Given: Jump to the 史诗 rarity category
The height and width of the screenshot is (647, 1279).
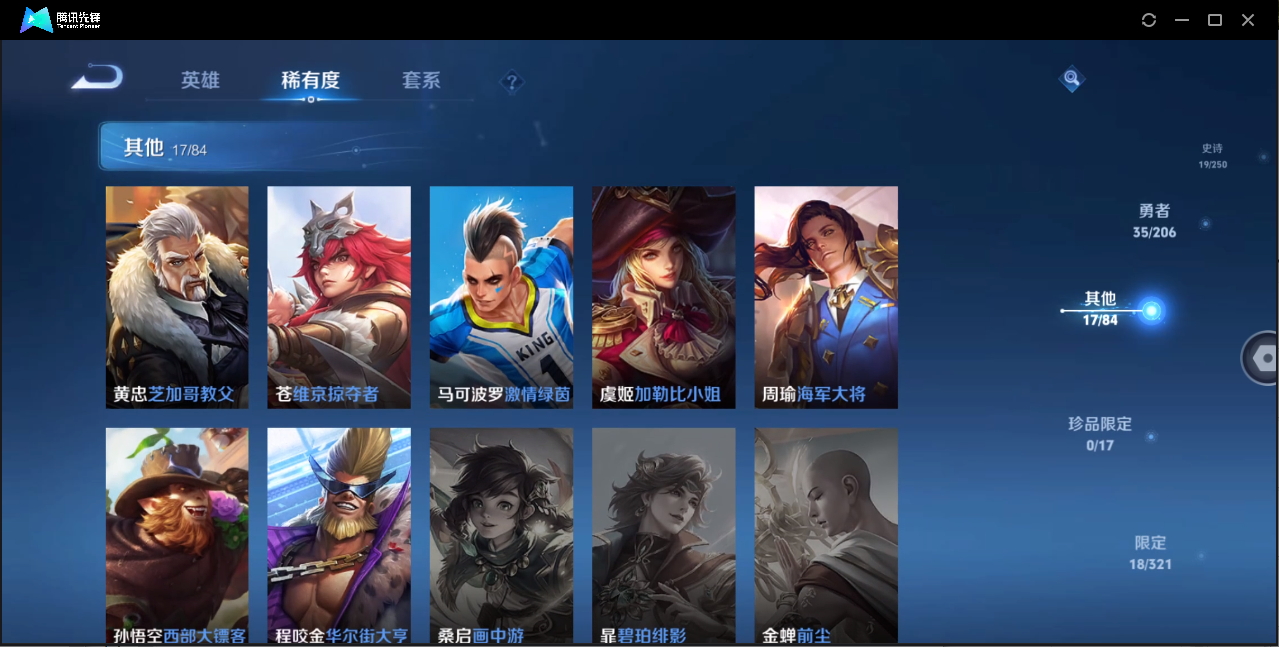Looking at the screenshot, I should (x=1213, y=155).
